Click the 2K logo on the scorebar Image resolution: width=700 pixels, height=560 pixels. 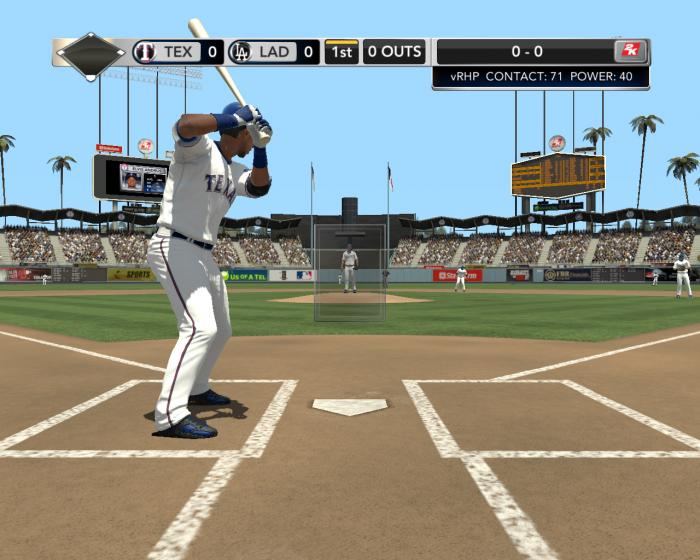point(630,51)
